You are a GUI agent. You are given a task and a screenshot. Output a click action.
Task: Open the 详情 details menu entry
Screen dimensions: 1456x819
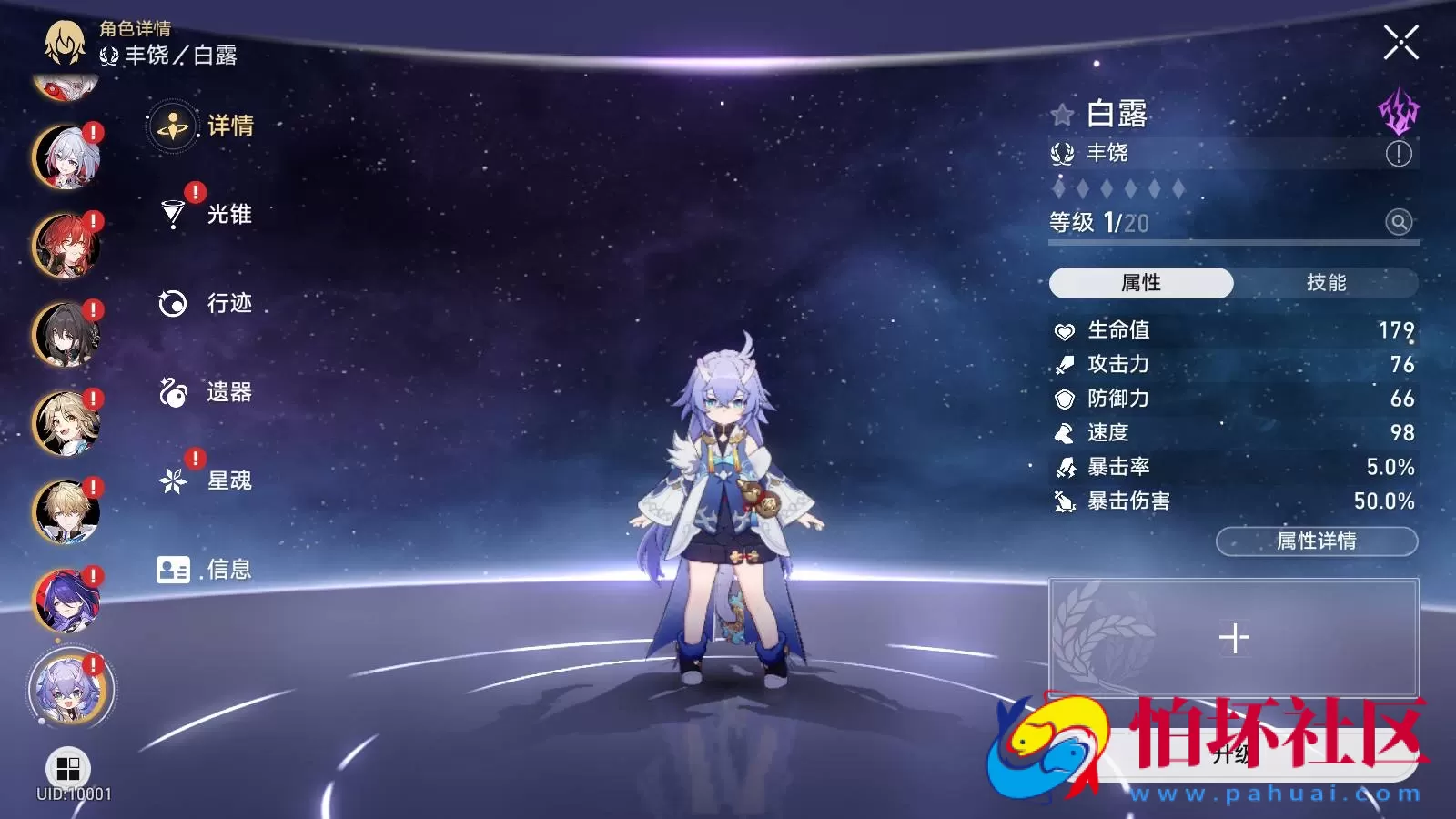pos(203,126)
